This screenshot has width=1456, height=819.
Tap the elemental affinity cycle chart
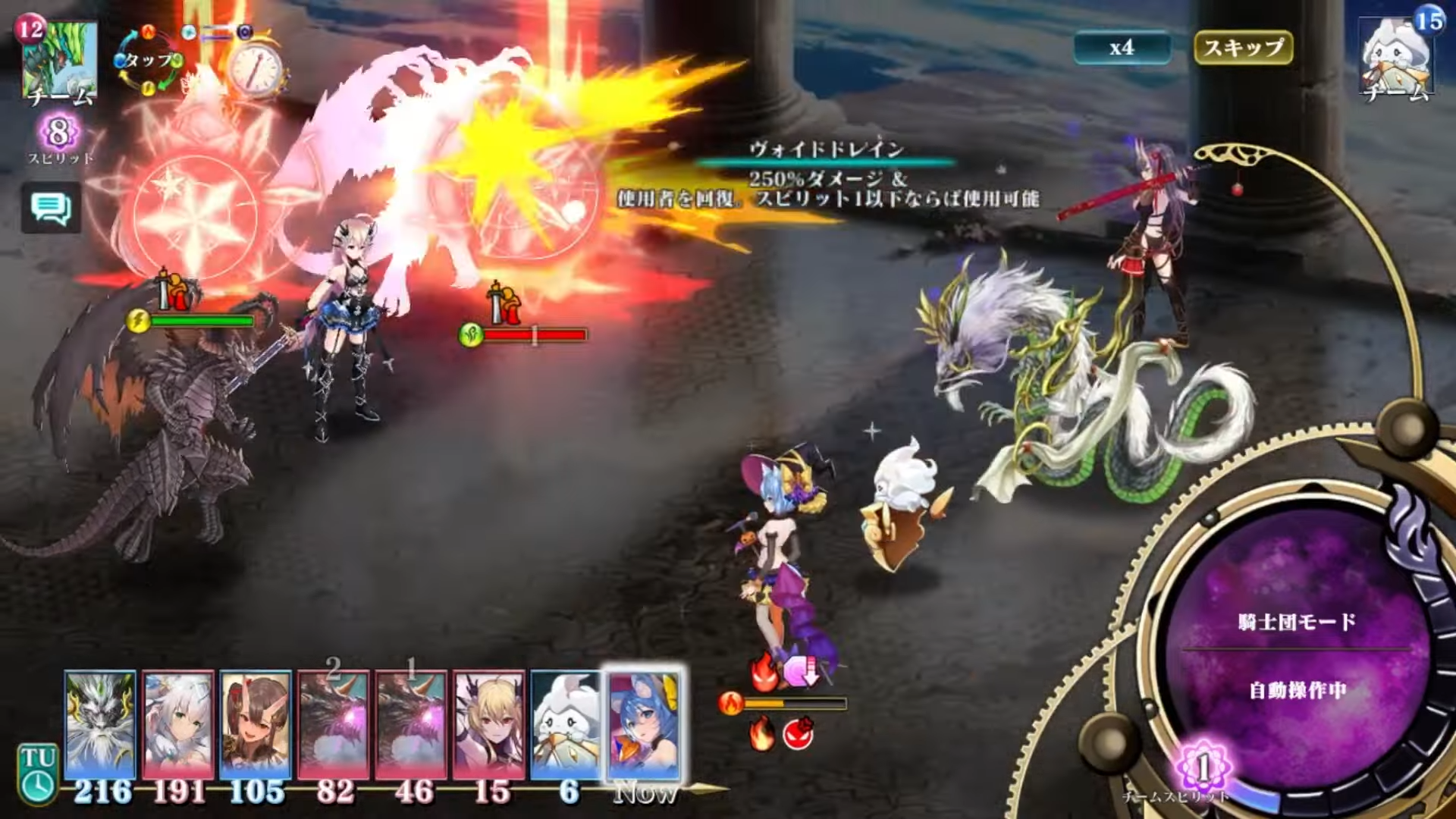tap(149, 61)
